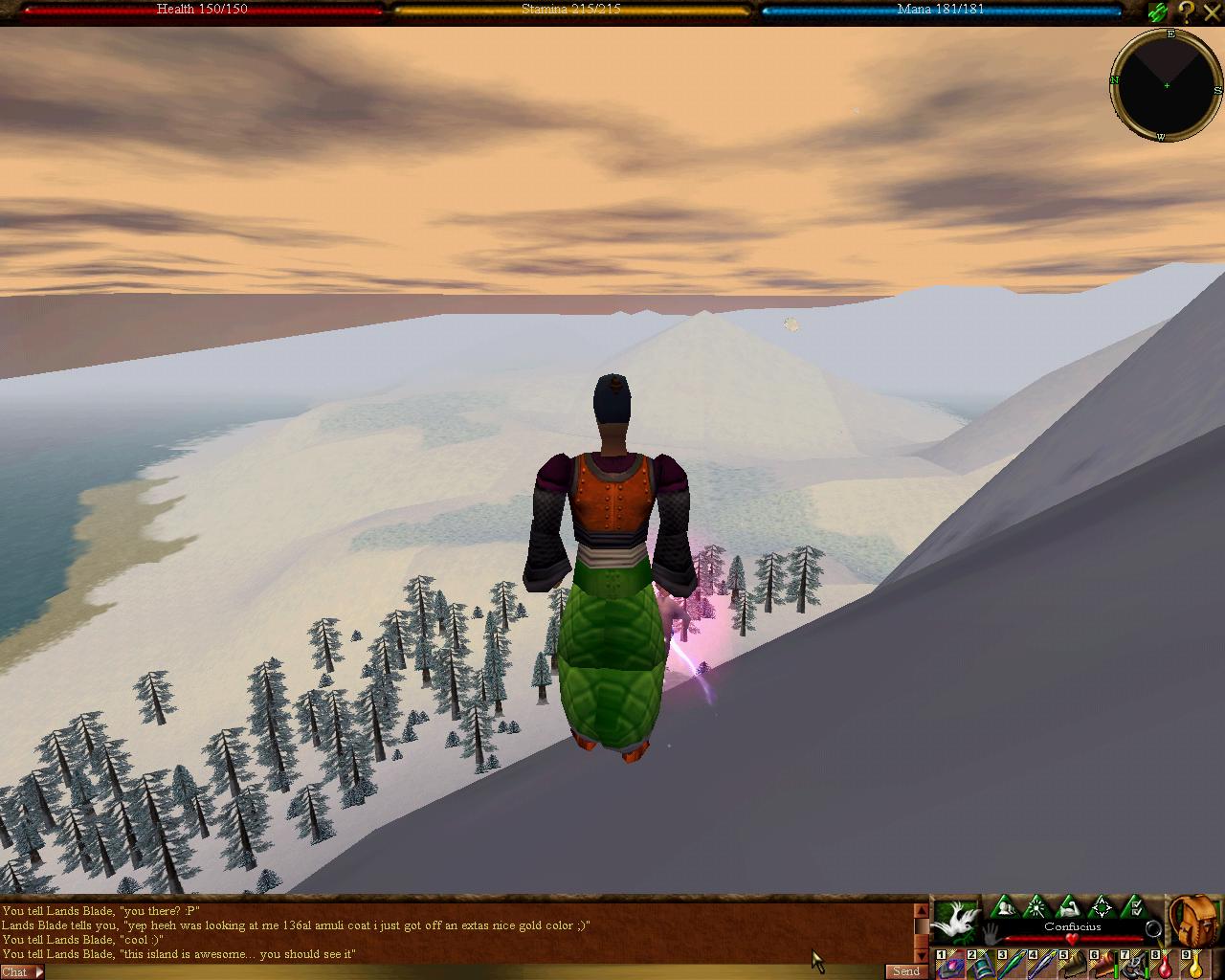
Task: Click the magnifying glass examine icon
Action: (x=1154, y=929)
